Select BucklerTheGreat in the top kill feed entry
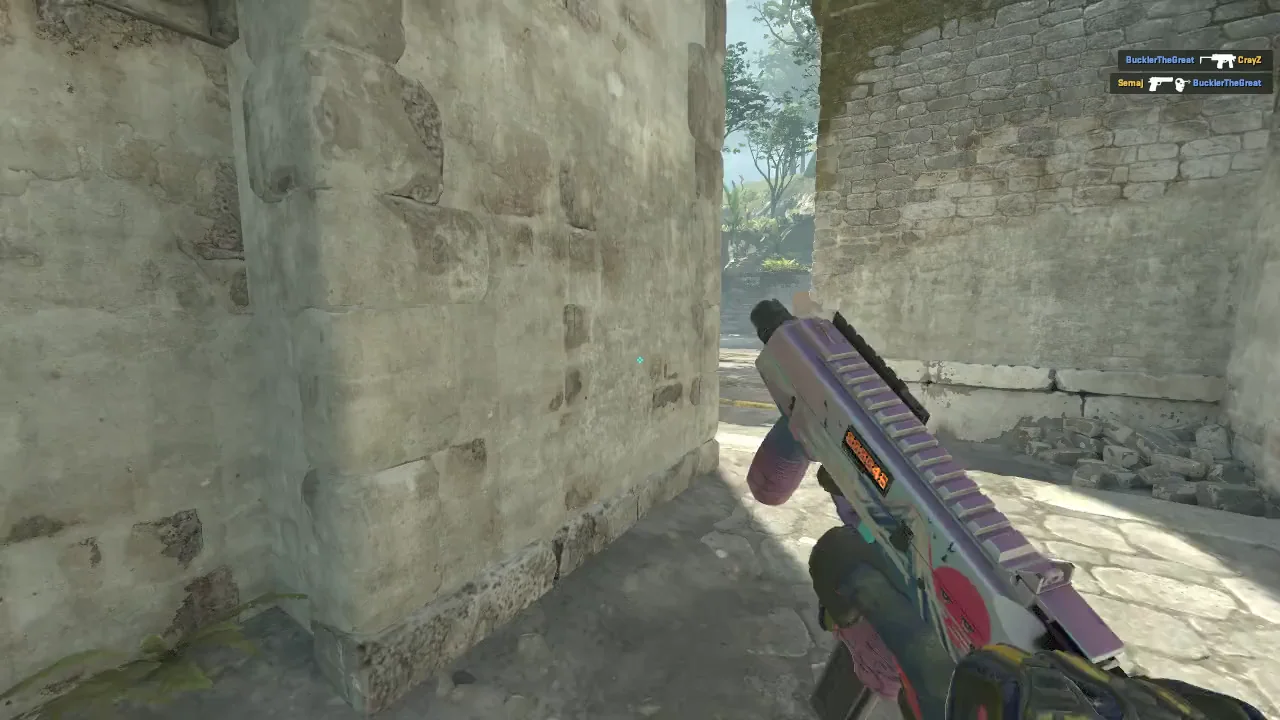 pyautogui.click(x=1160, y=58)
